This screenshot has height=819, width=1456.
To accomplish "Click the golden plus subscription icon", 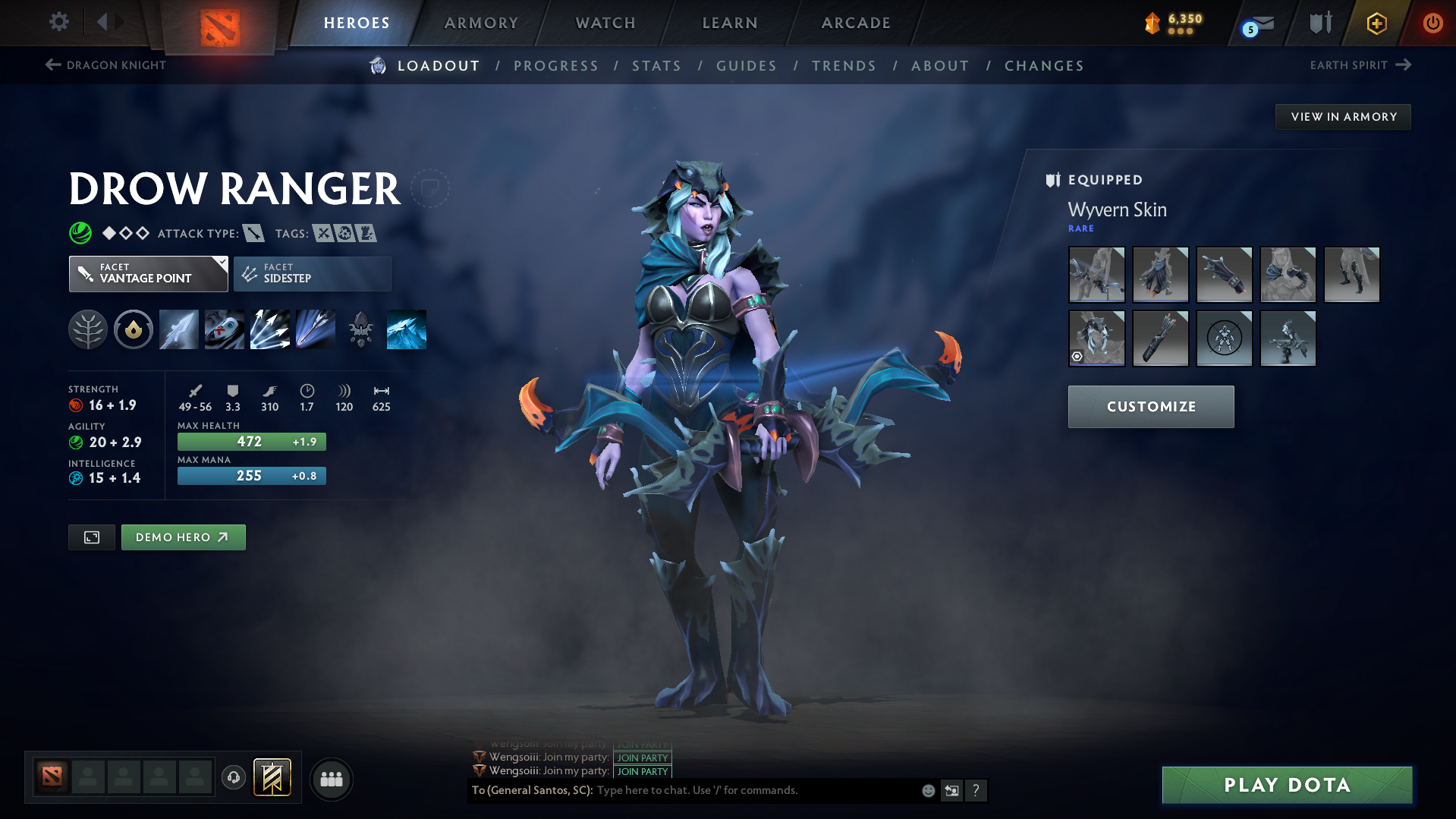I will (x=1376, y=24).
